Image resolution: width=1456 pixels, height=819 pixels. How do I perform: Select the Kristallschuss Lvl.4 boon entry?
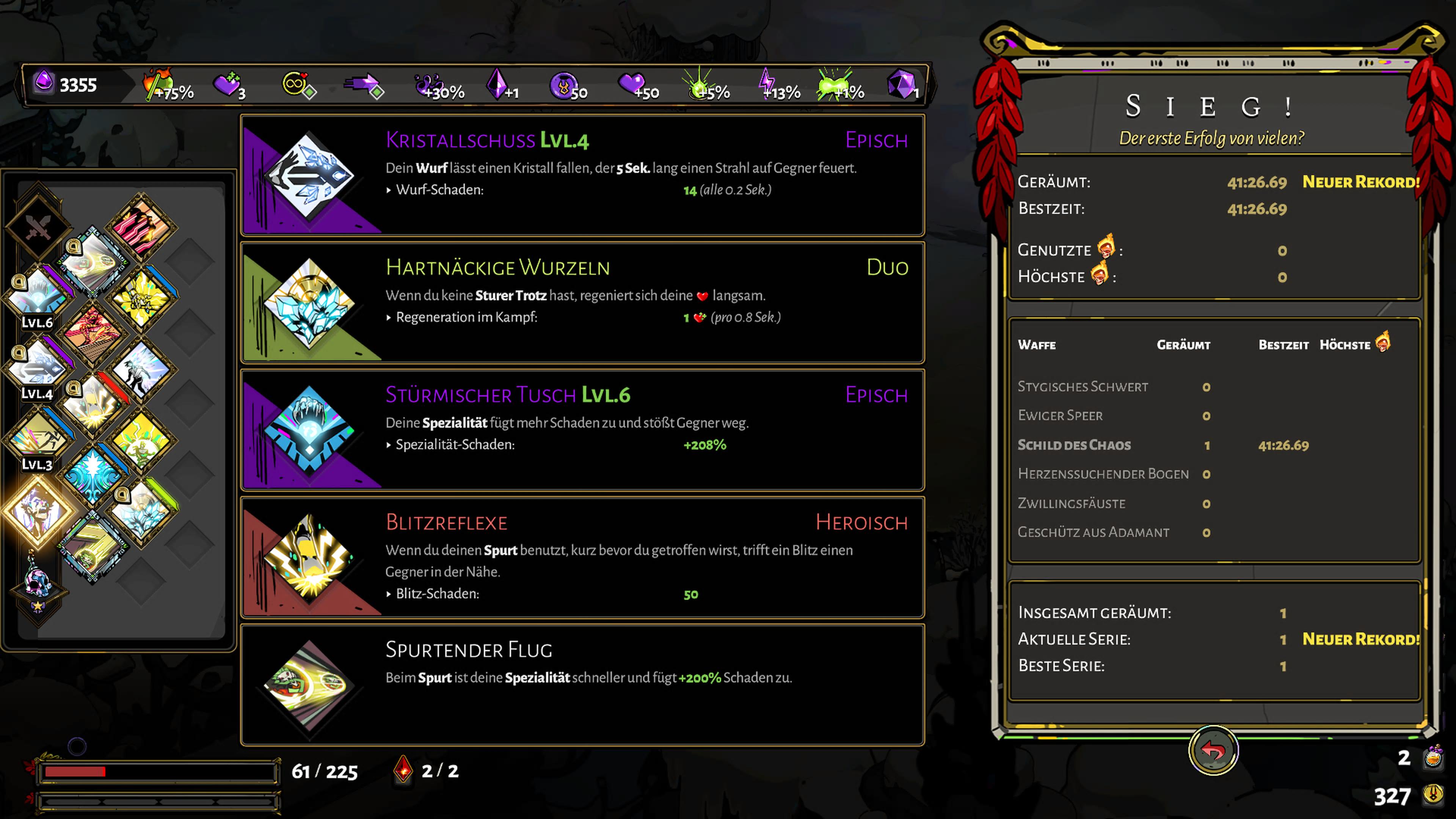click(582, 175)
